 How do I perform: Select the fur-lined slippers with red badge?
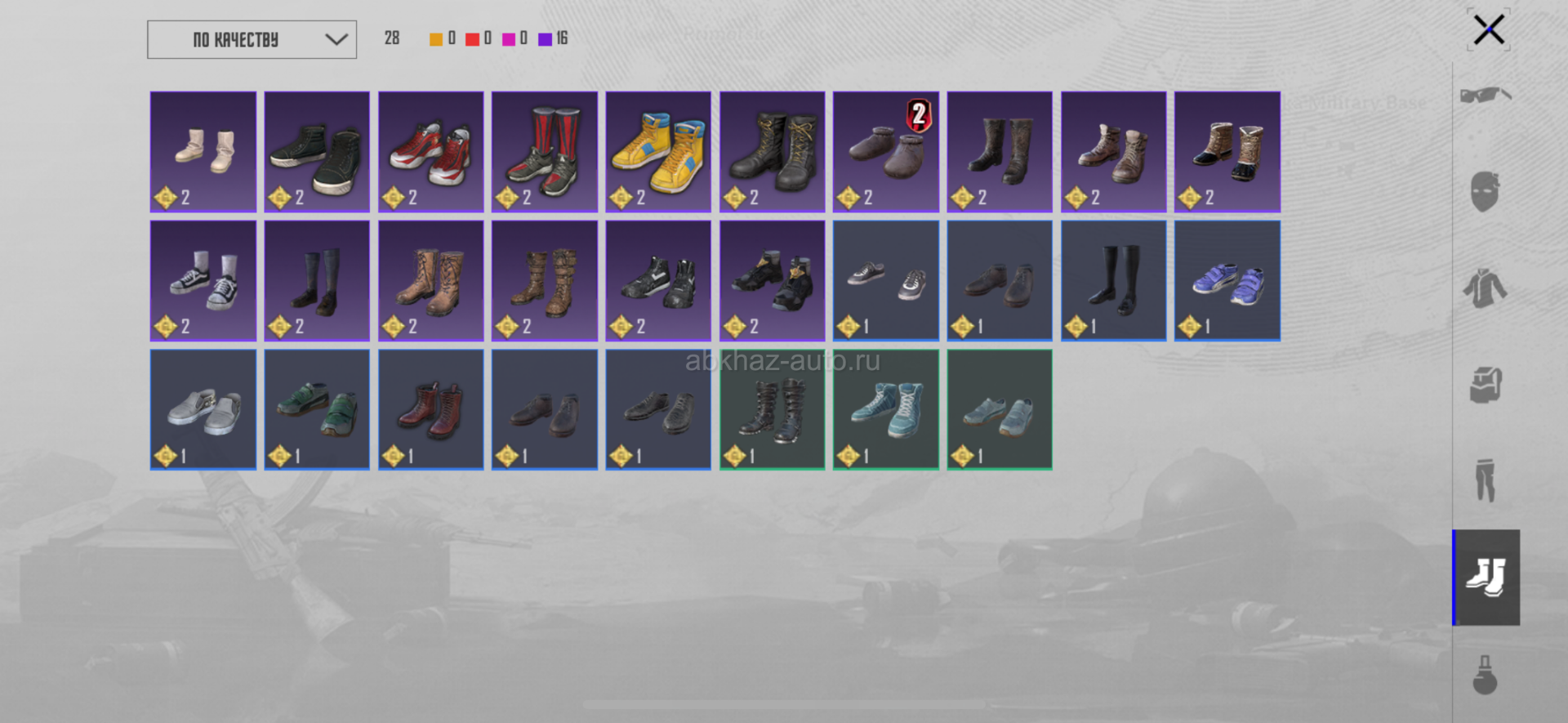coord(886,152)
